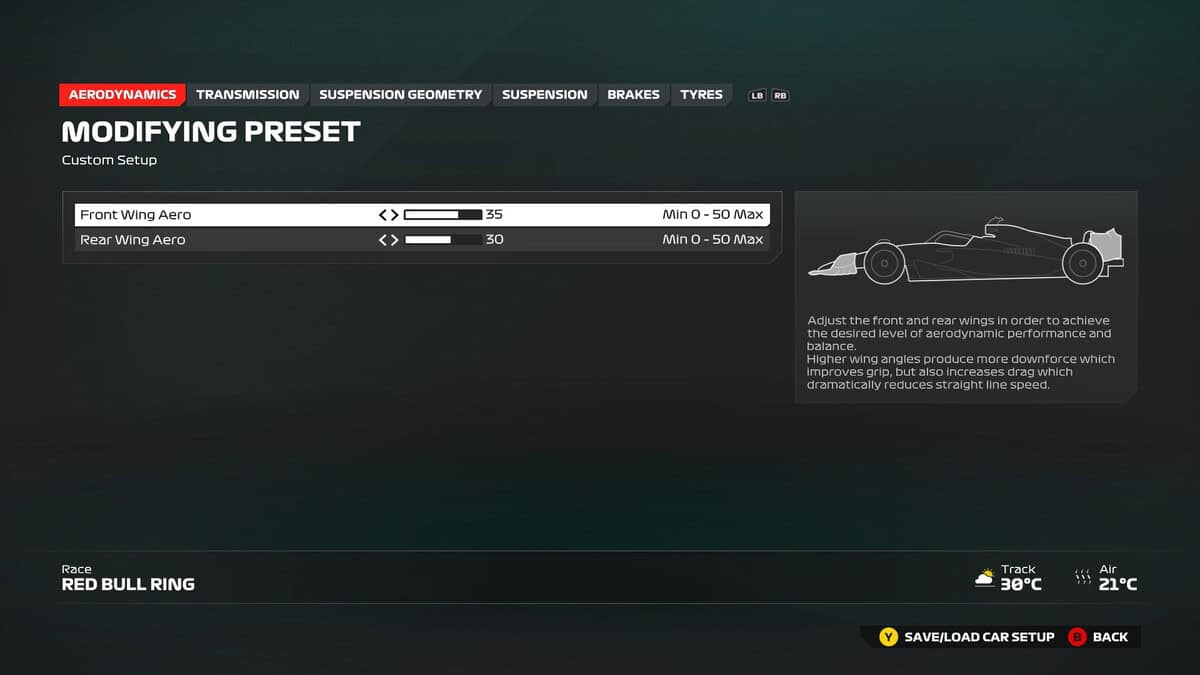Go to the Suspension tab
The height and width of the screenshot is (675, 1200).
pos(544,95)
